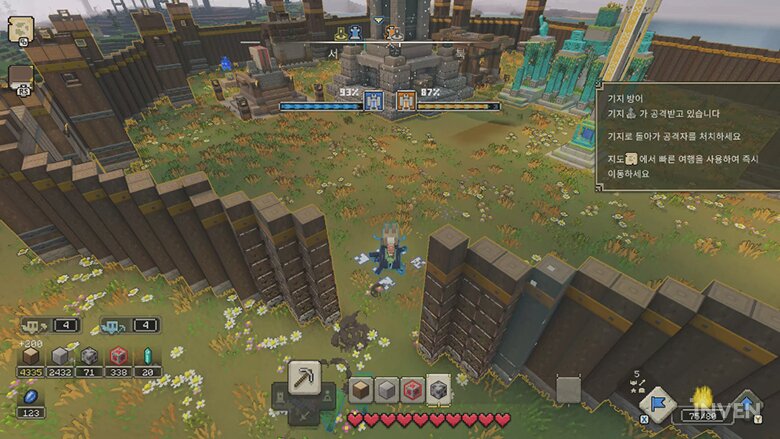Pick the redstone block hotbar slot
The width and height of the screenshot is (780, 439).
point(412,390)
